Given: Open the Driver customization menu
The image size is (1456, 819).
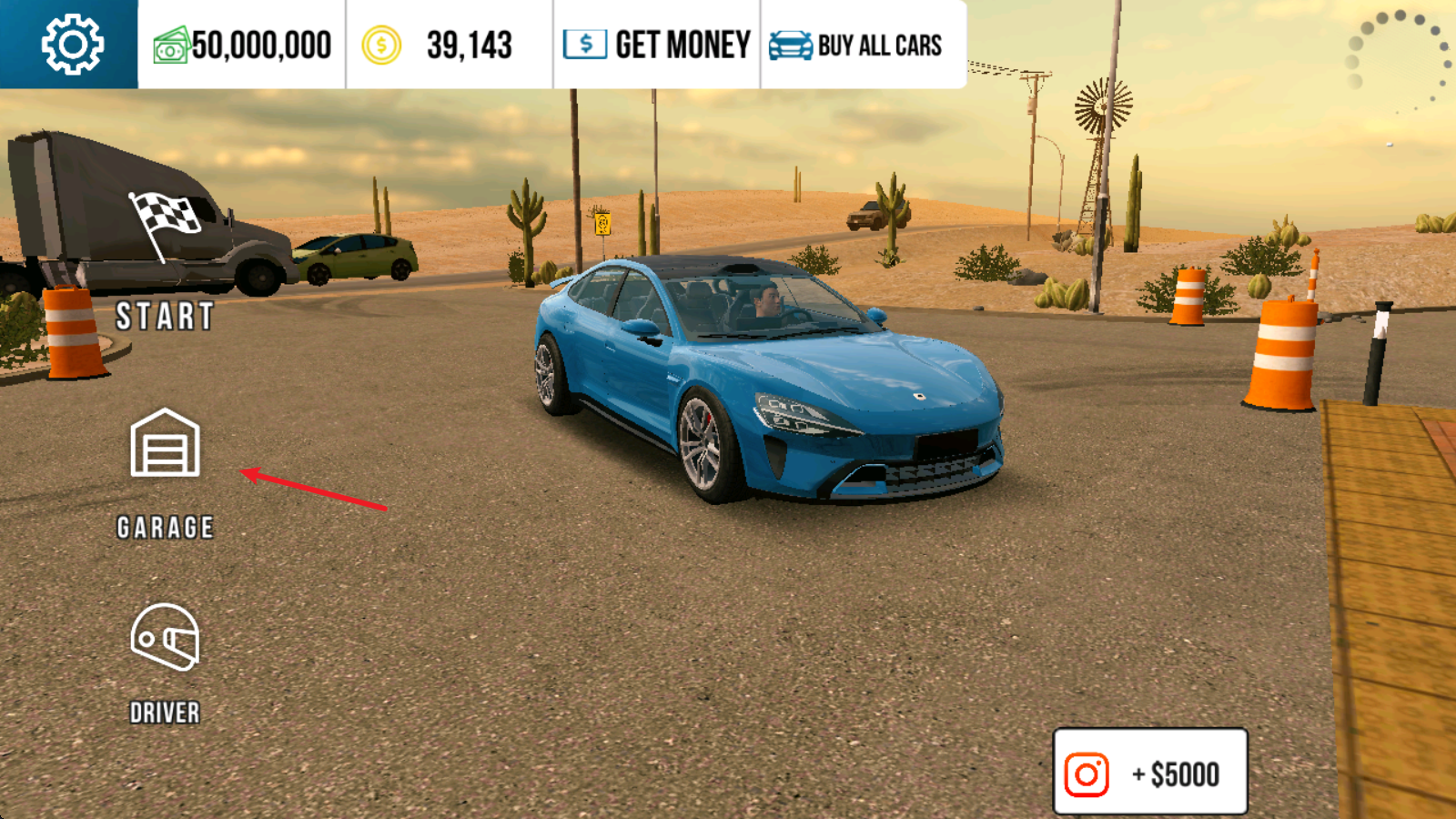Looking at the screenshot, I should [x=165, y=662].
